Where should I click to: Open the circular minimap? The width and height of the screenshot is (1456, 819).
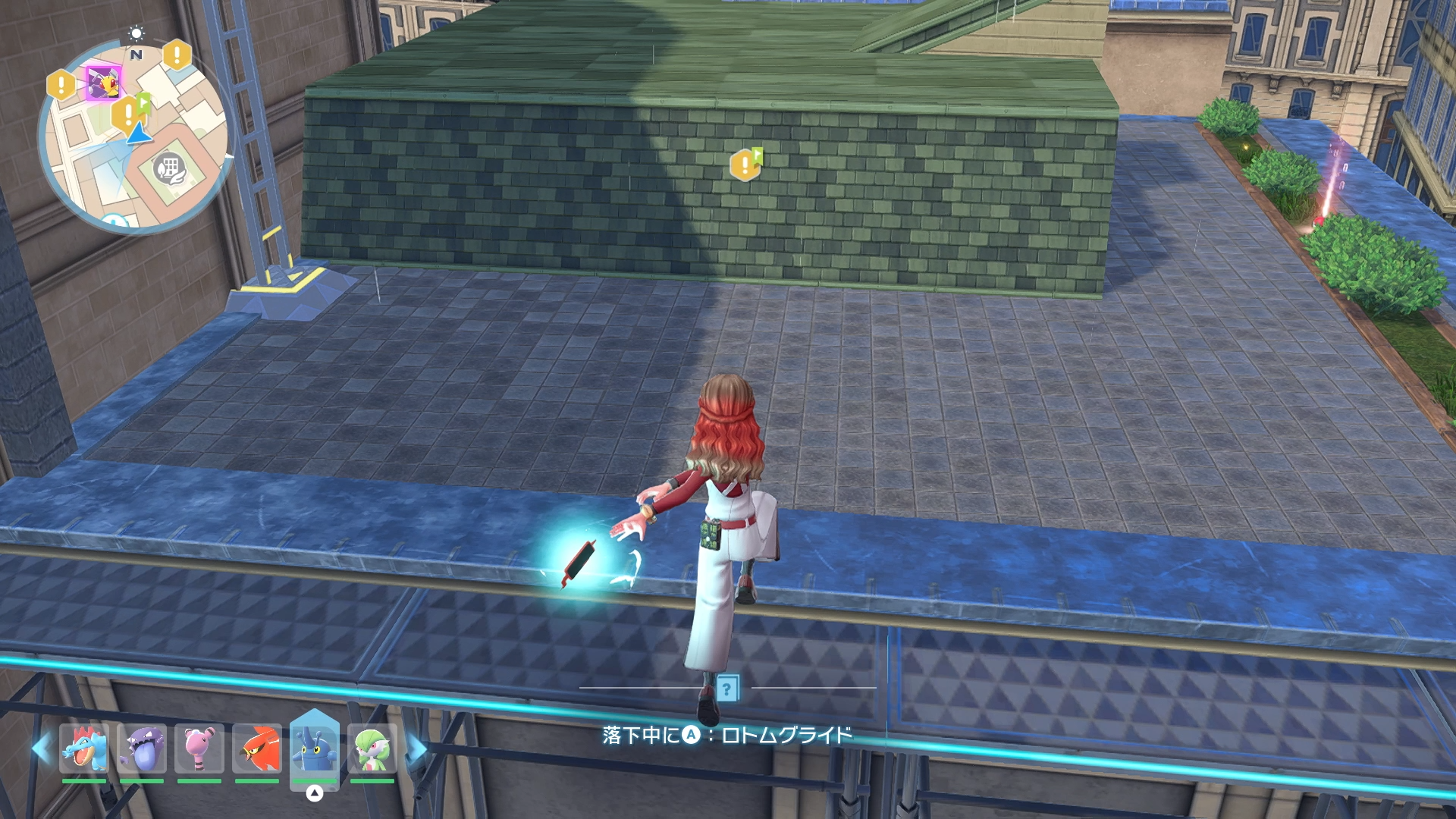[133, 138]
